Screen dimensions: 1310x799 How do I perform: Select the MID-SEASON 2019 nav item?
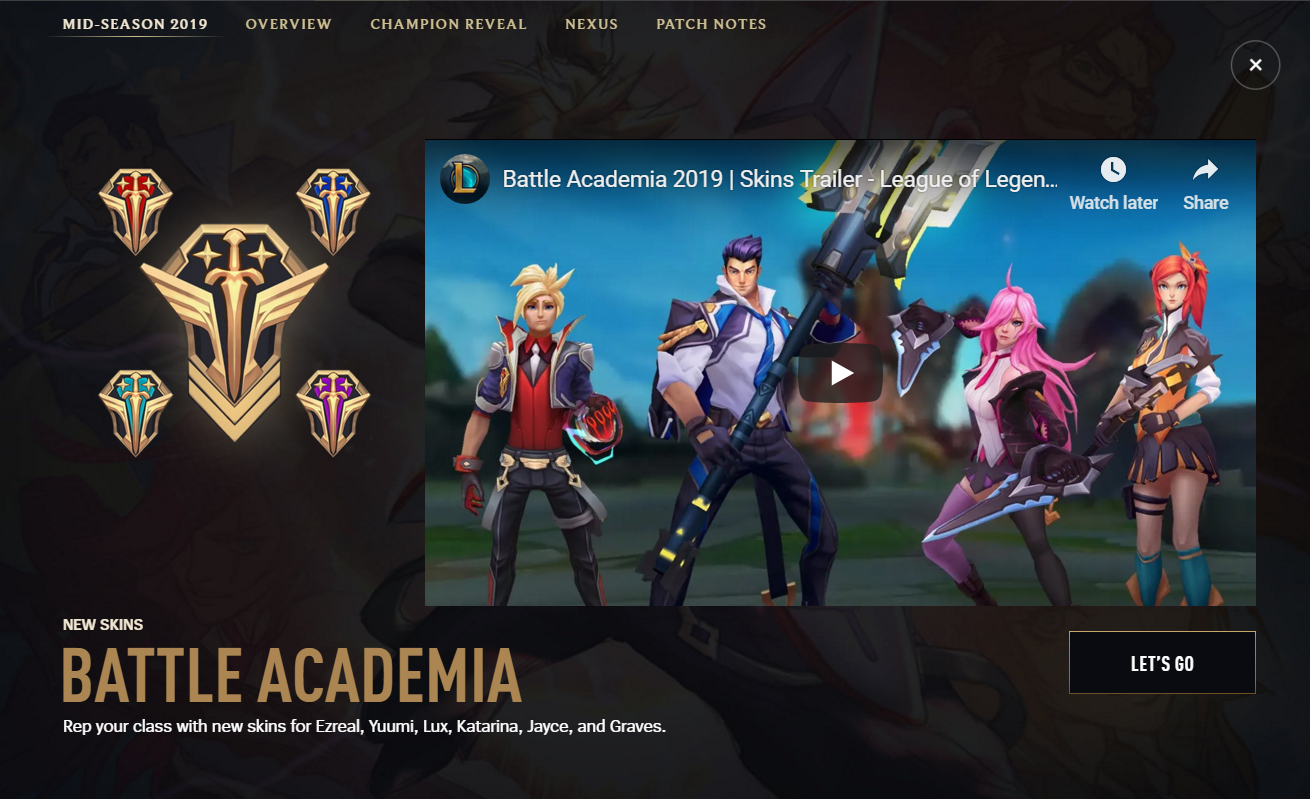click(133, 23)
